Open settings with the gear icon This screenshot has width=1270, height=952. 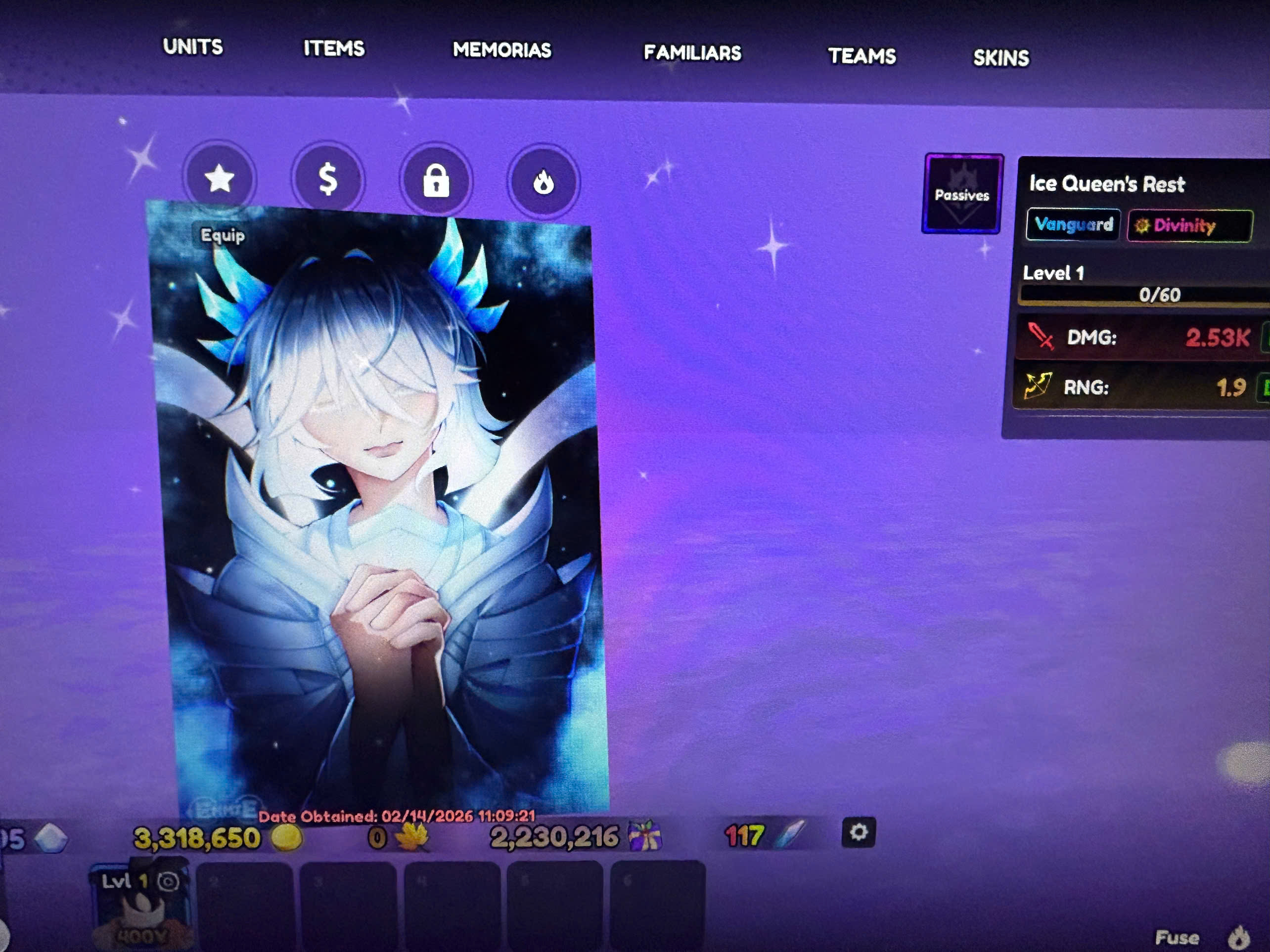(858, 832)
